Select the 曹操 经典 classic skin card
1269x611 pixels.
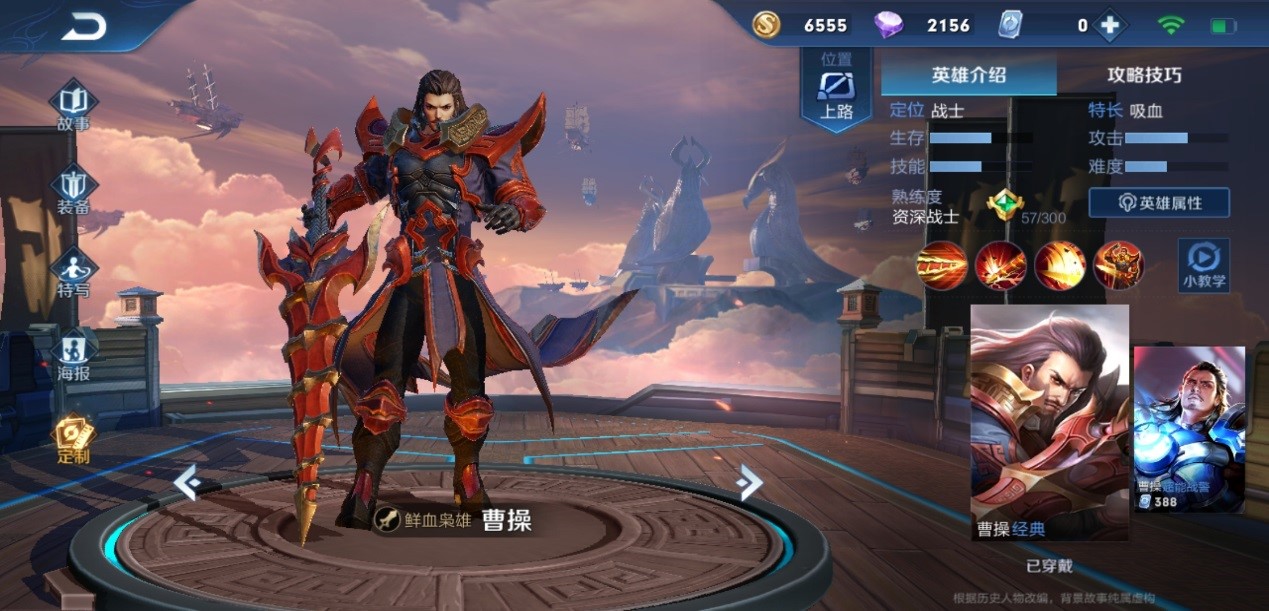click(1049, 422)
